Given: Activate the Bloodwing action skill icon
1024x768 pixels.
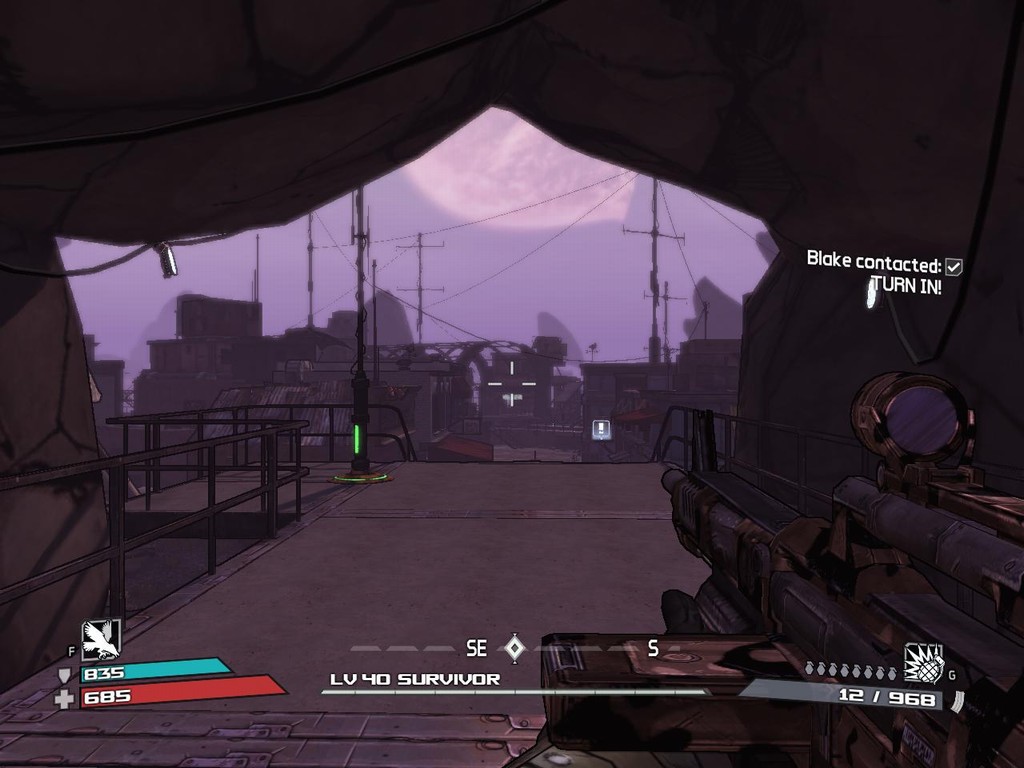Looking at the screenshot, I should point(100,639).
